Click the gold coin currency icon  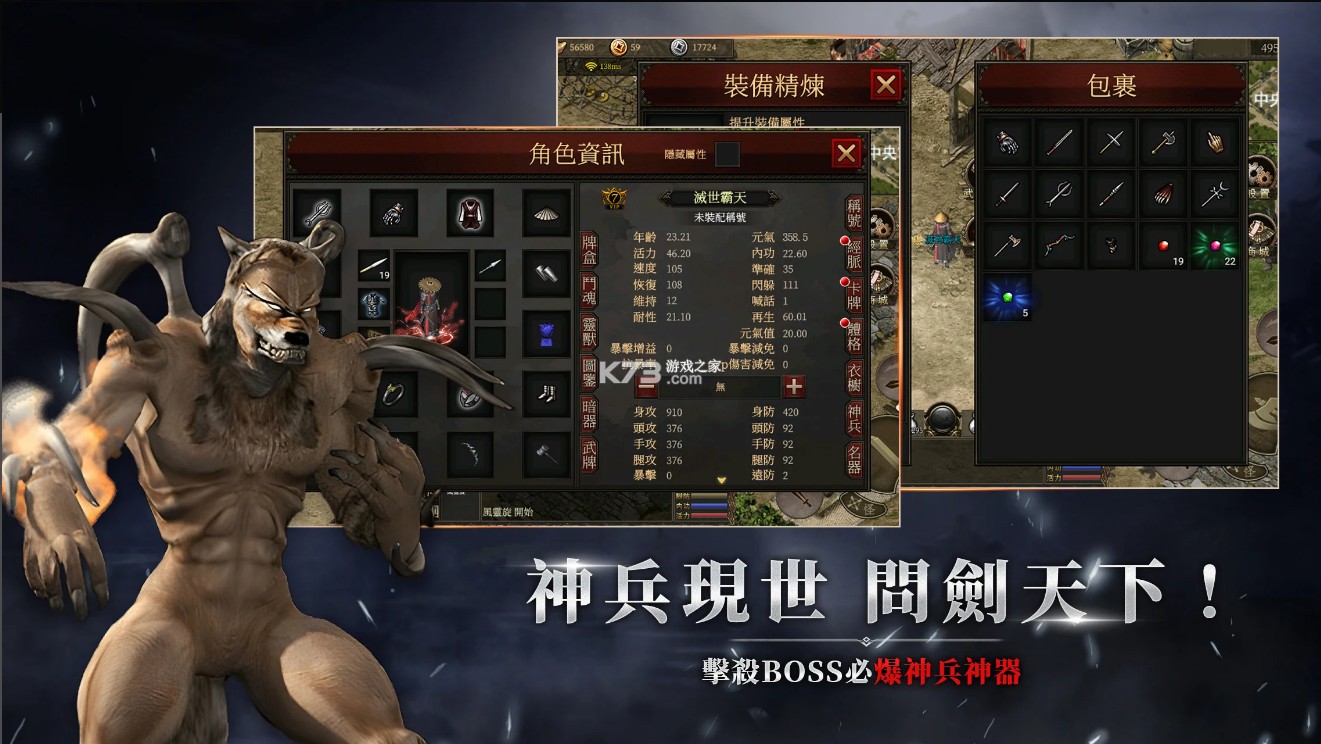coord(618,47)
